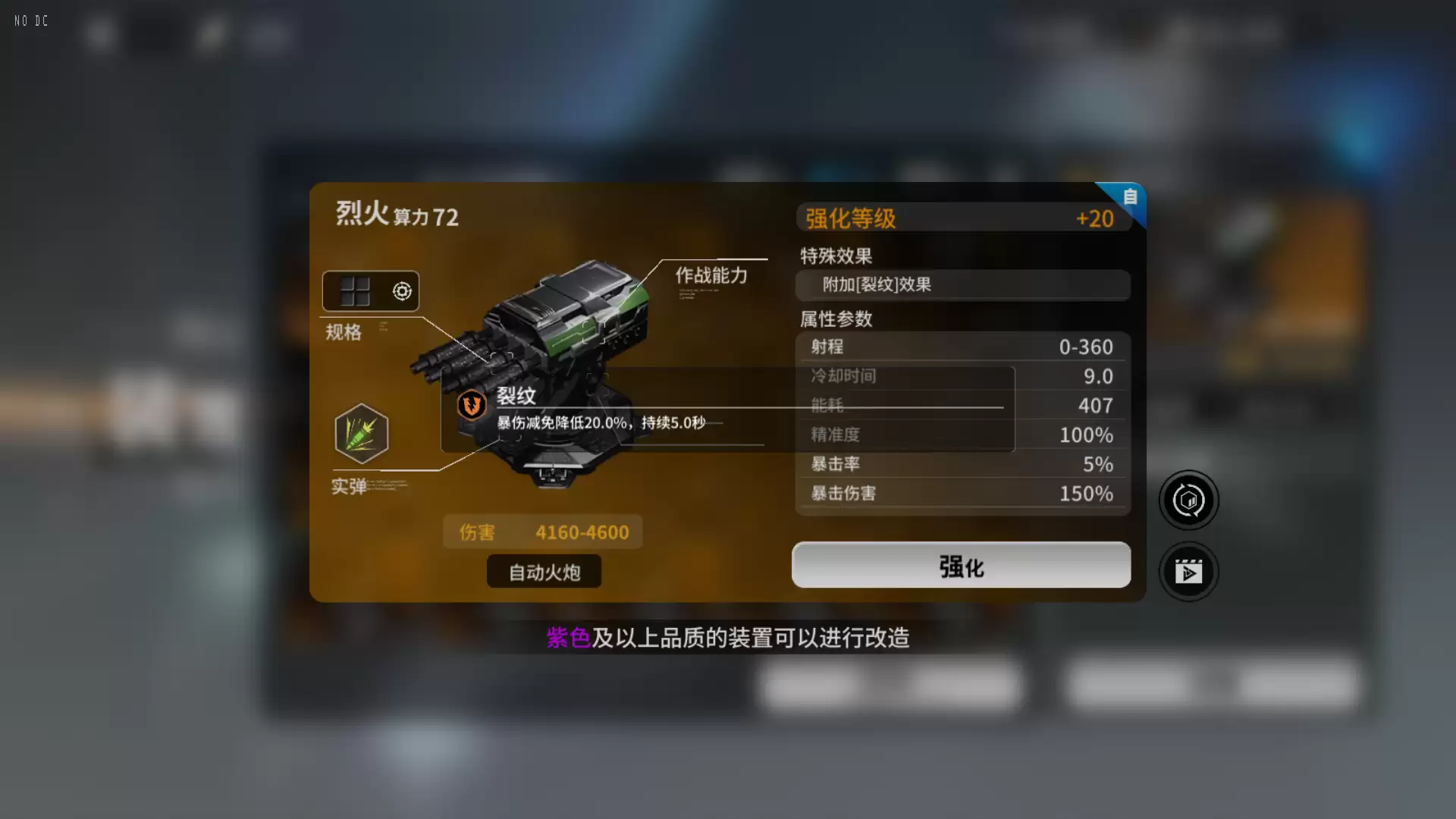The height and width of the screenshot is (819, 1456).
Task: Expand the 附加[裂纹]效果 special effect entry
Action: (x=962, y=285)
